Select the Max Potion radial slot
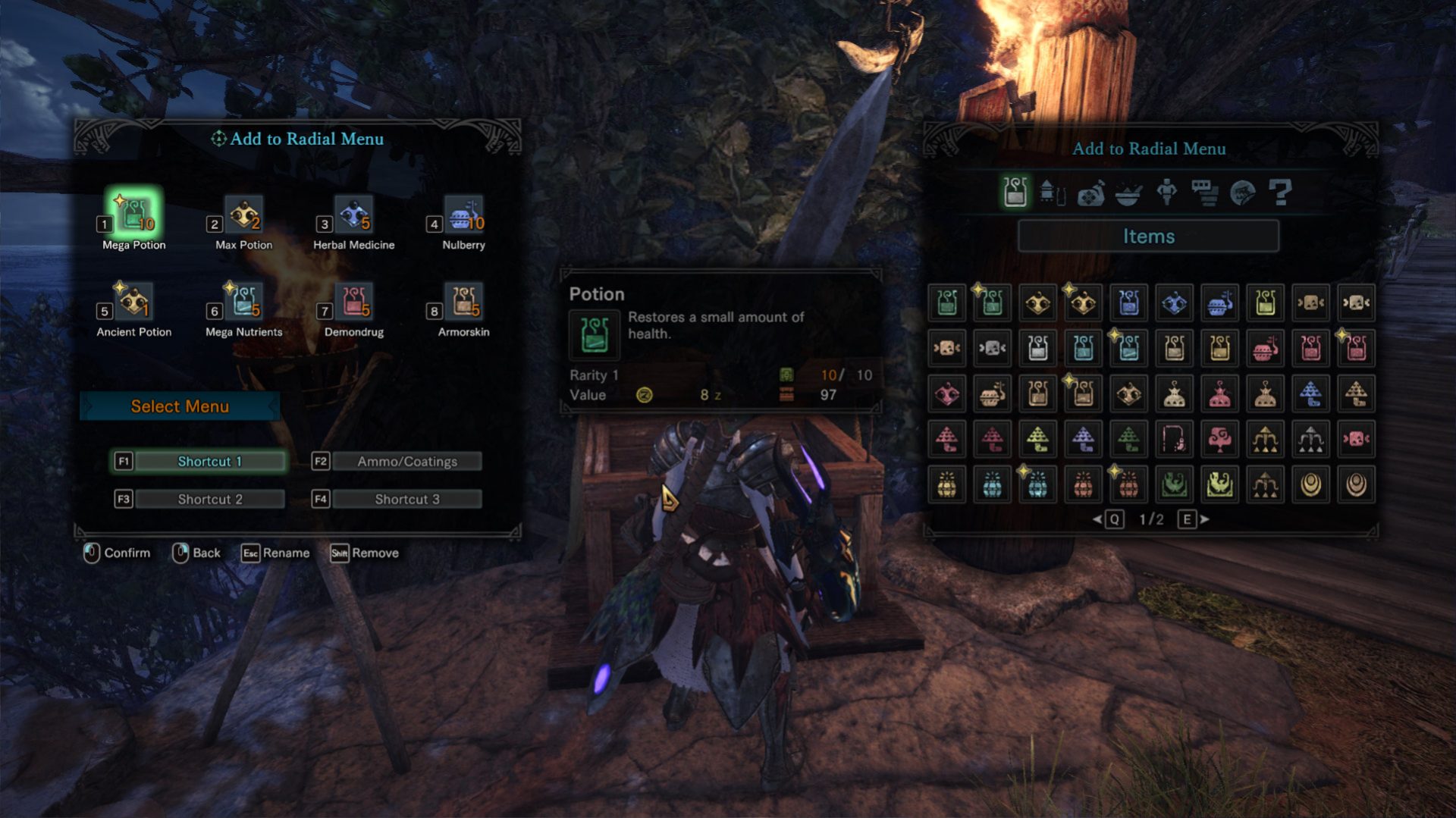1456x818 pixels. pyautogui.click(x=243, y=215)
